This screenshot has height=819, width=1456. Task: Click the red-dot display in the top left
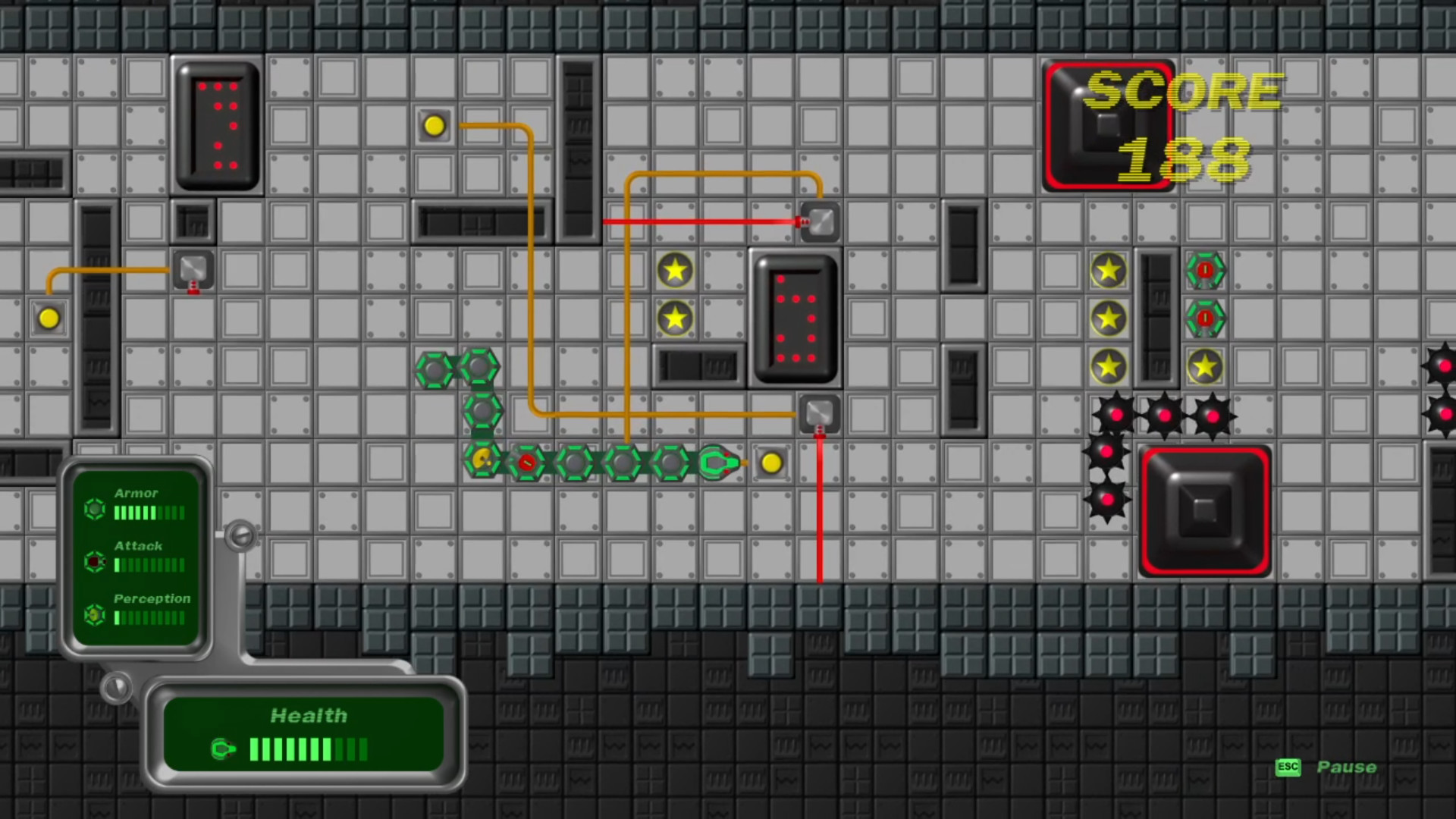point(216,126)
